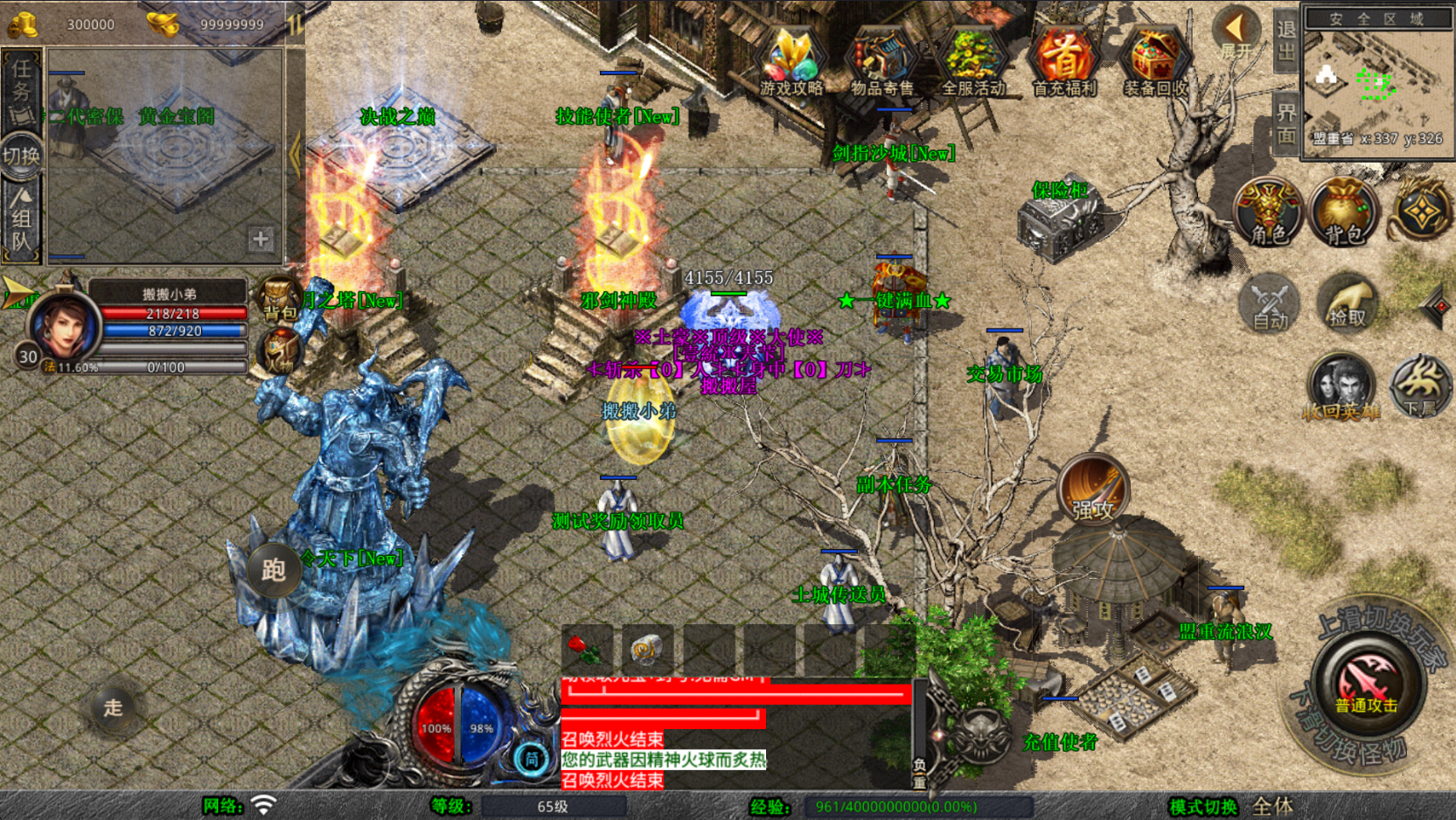Open the 首充福利 first recharge bonus
The image size is (1456, 820).
tap(1063, 61)
